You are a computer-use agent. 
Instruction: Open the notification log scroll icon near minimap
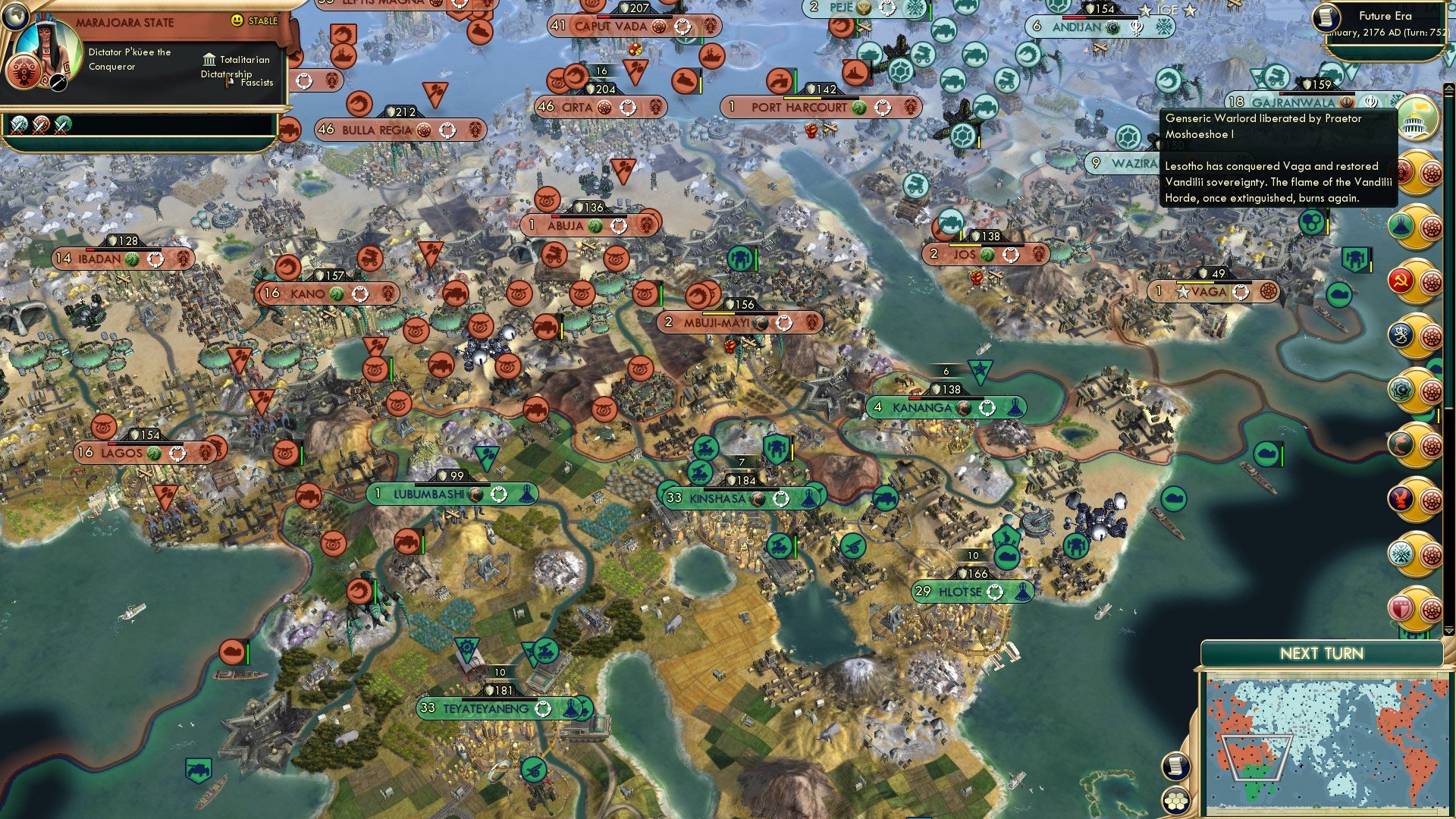click(1175, 765)
